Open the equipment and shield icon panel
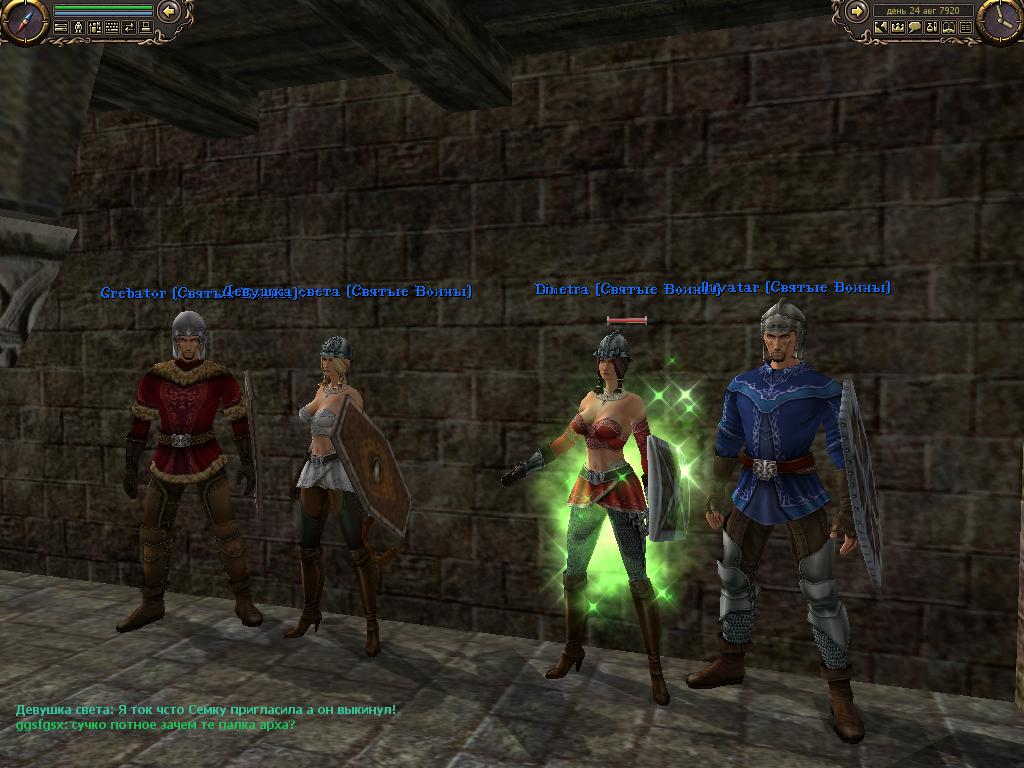This screenshot has height=768, width=1024. pyautogui.click(x=95, y=27)
